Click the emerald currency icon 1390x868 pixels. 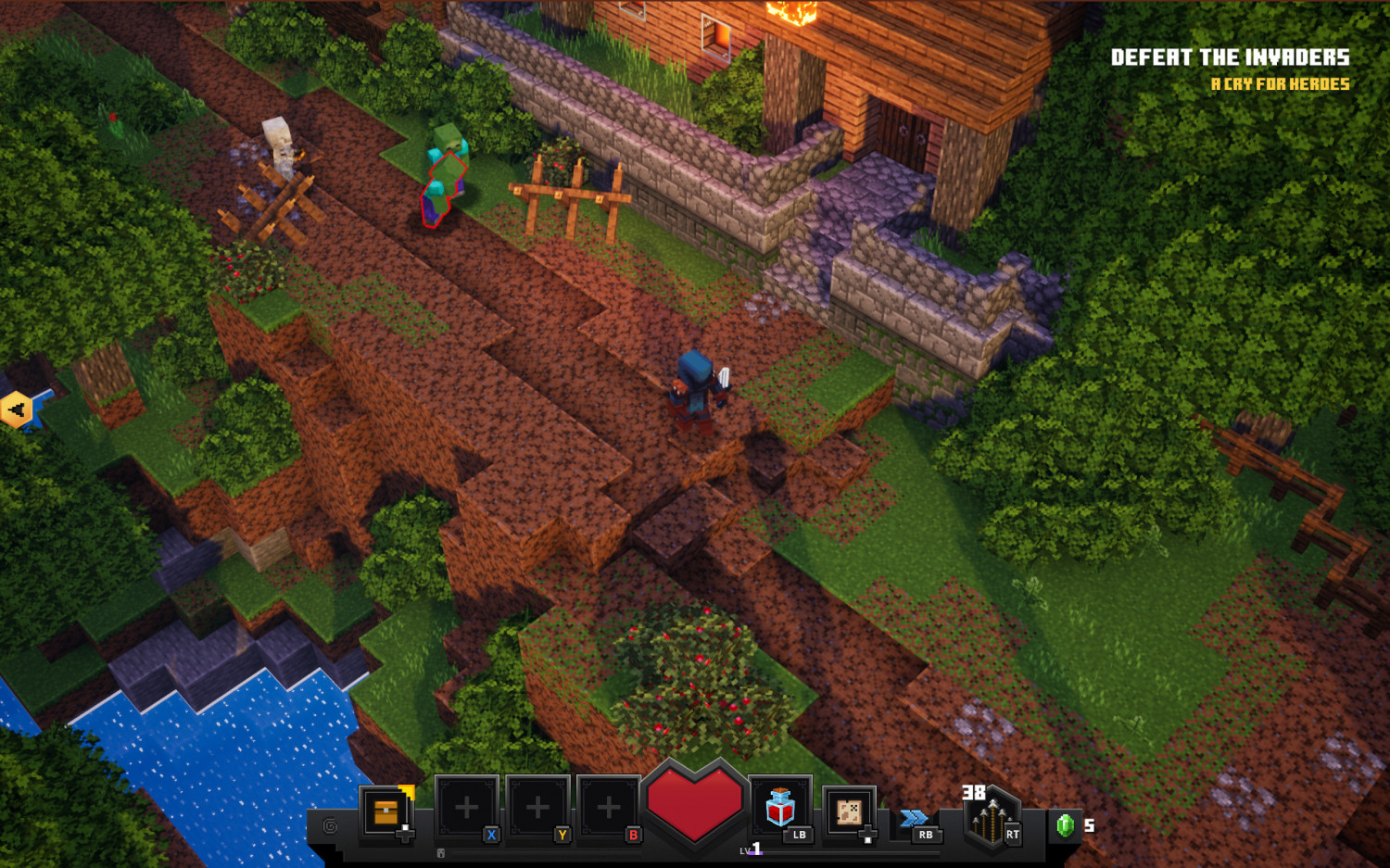[1062, 824]
